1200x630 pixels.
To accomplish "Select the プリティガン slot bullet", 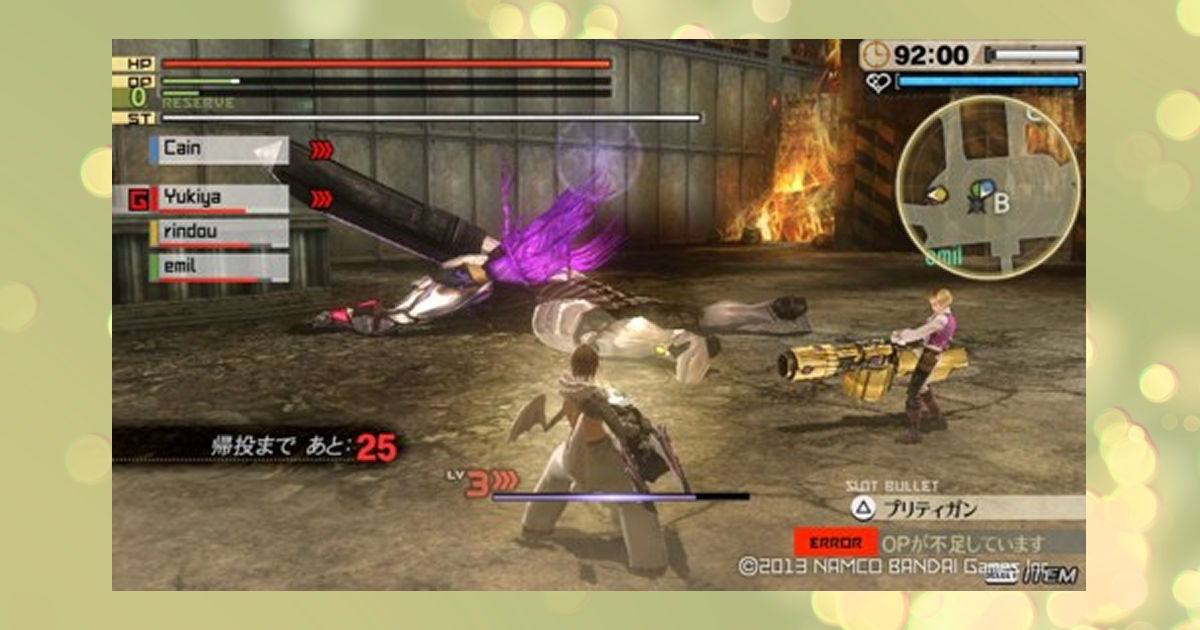I will (x=965, y=508).
